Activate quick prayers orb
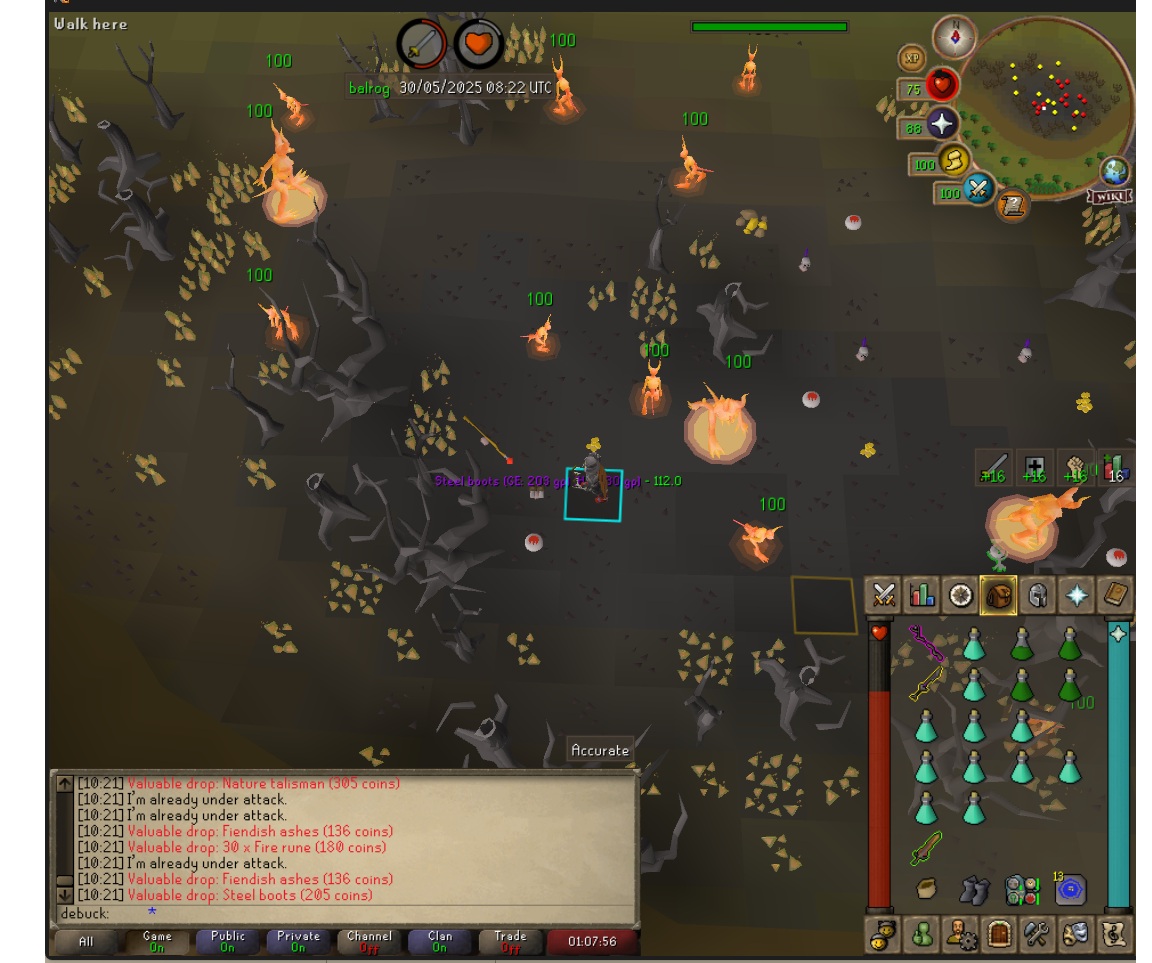1152x963 pixels. coord(942,124)
